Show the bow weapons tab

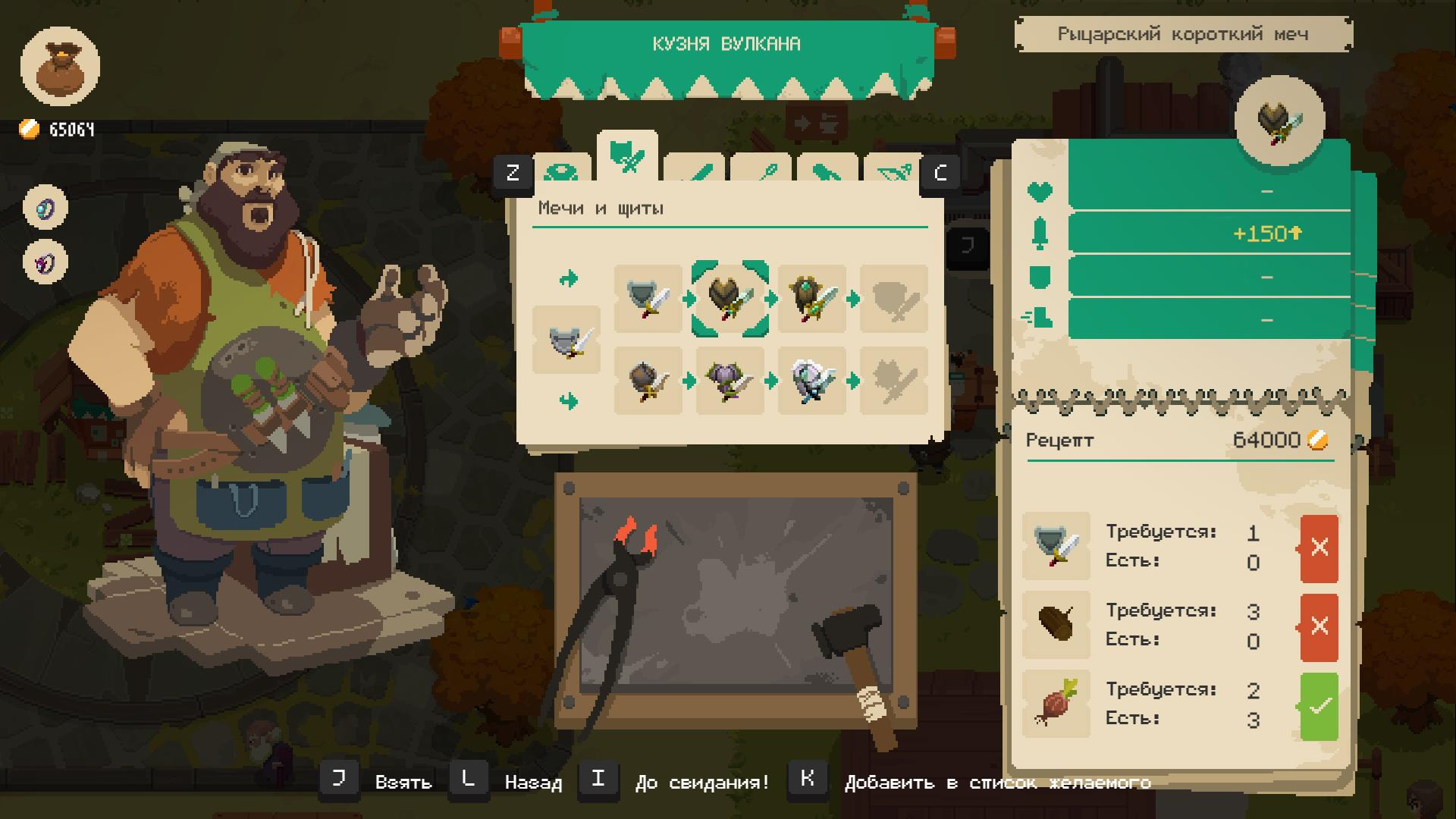(892, 171)
